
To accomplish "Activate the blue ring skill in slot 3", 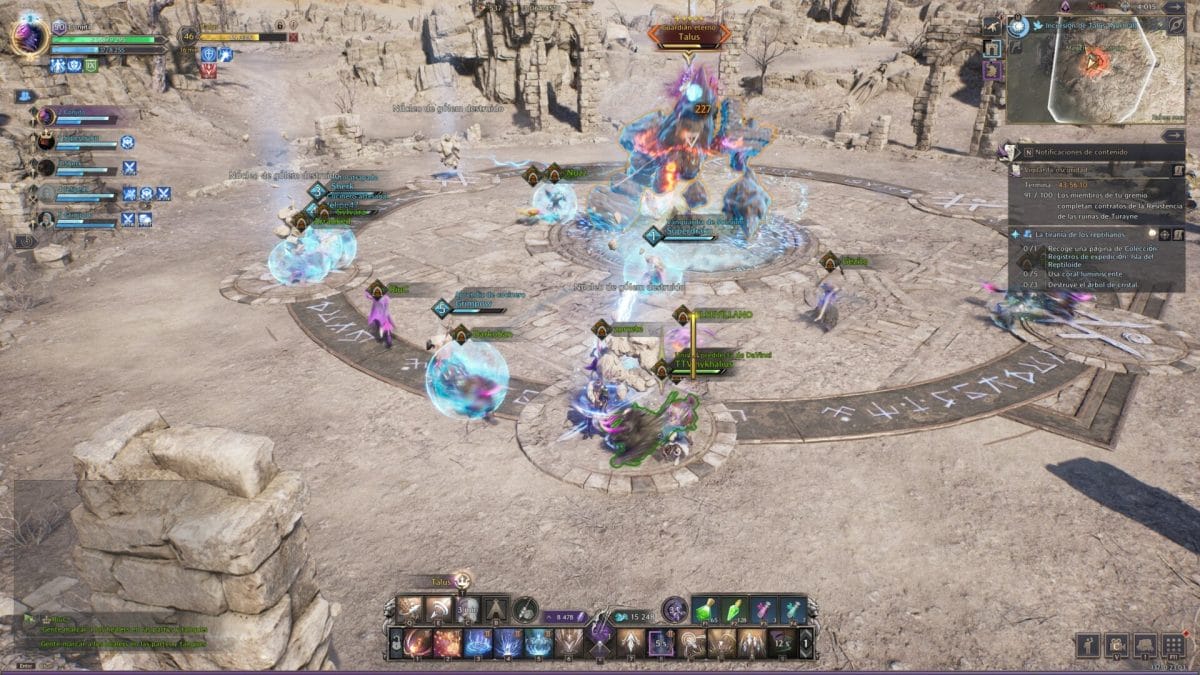I will (x=478, y=643).
